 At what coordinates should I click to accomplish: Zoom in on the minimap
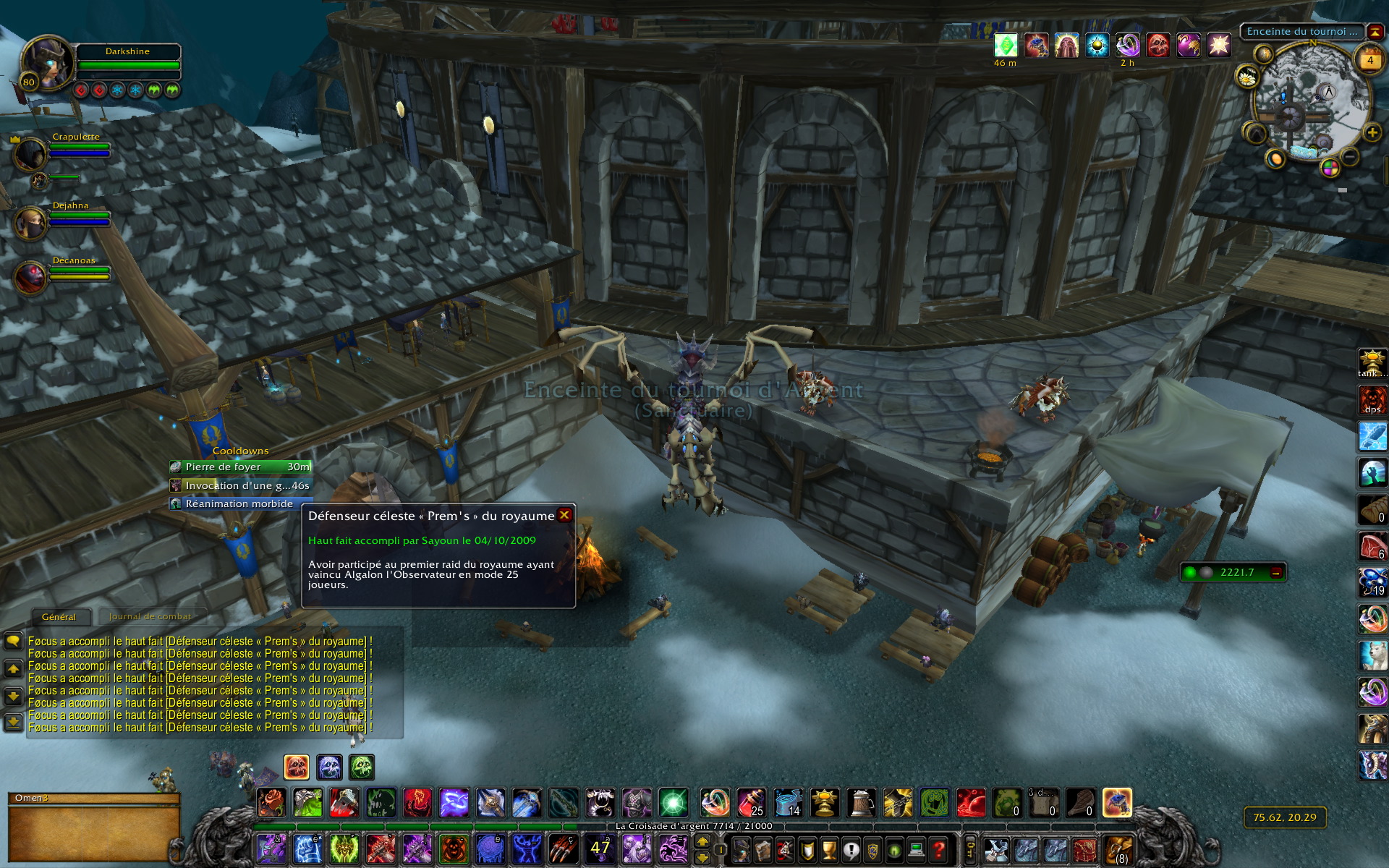click(1372, 133)
